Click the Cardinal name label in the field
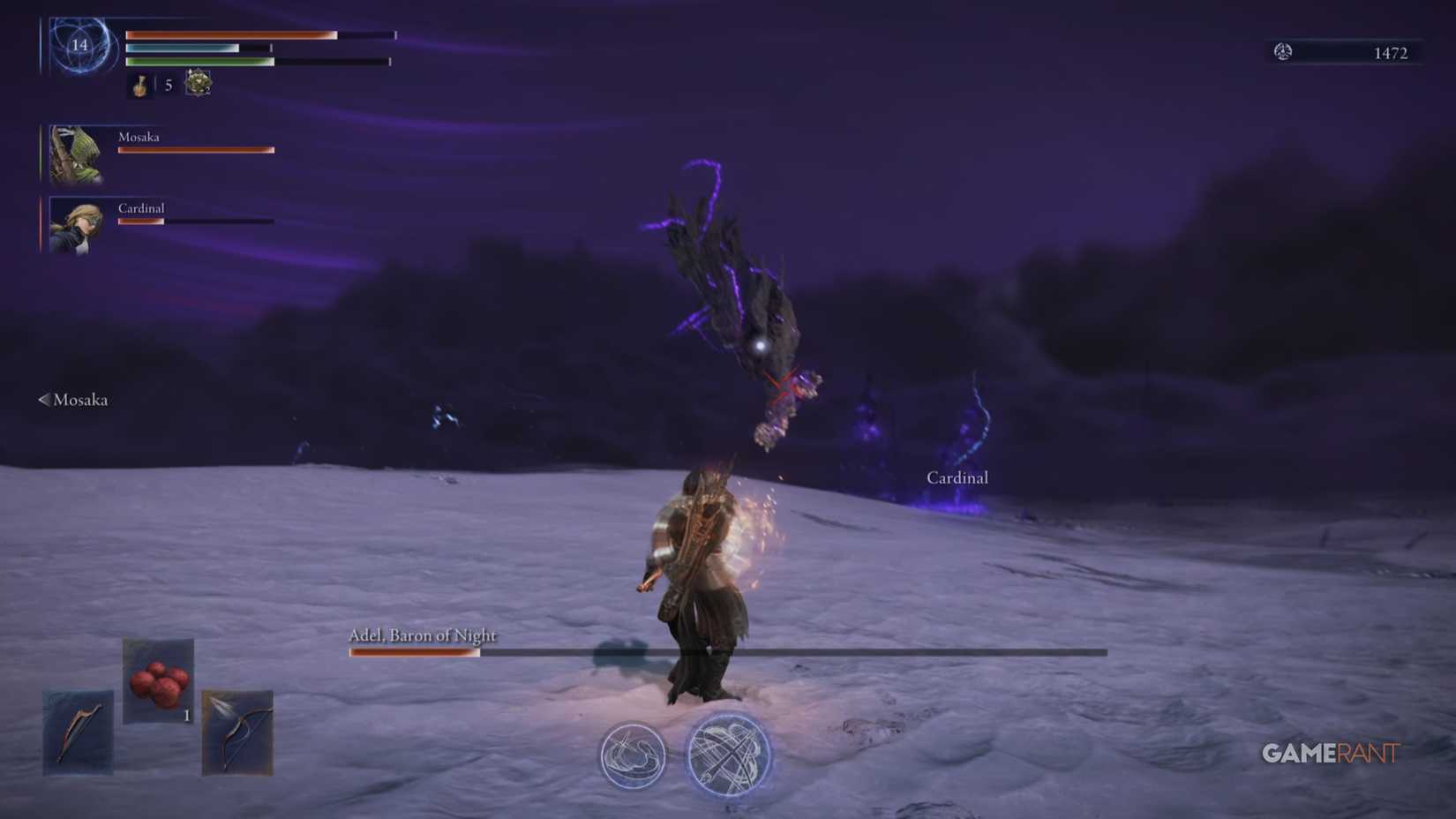 pyautogui.click(x=957, y=477)
